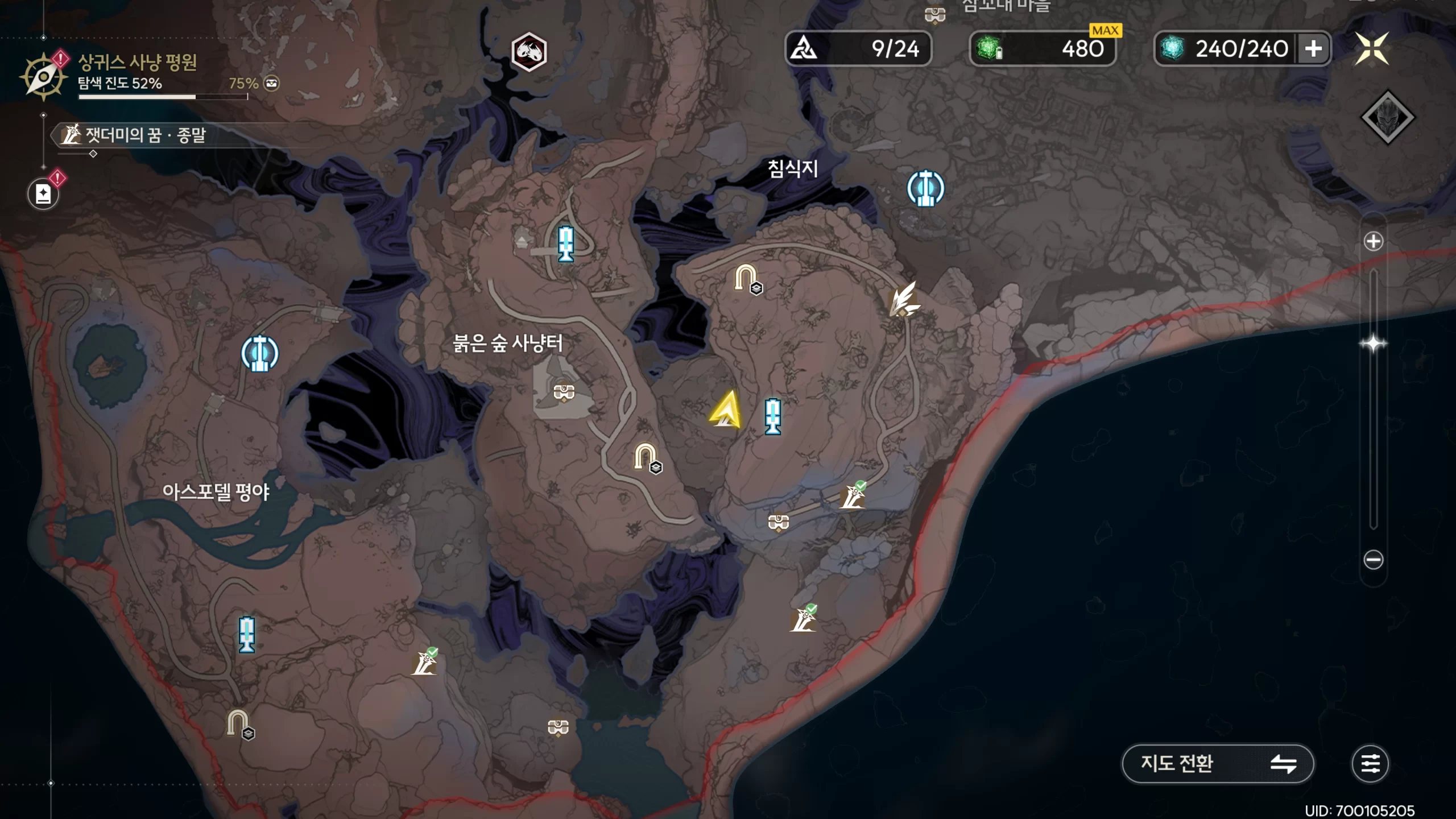Select the white feather map marker
This screenshot has height=819, width=1456.
click(x=904, y=299)
